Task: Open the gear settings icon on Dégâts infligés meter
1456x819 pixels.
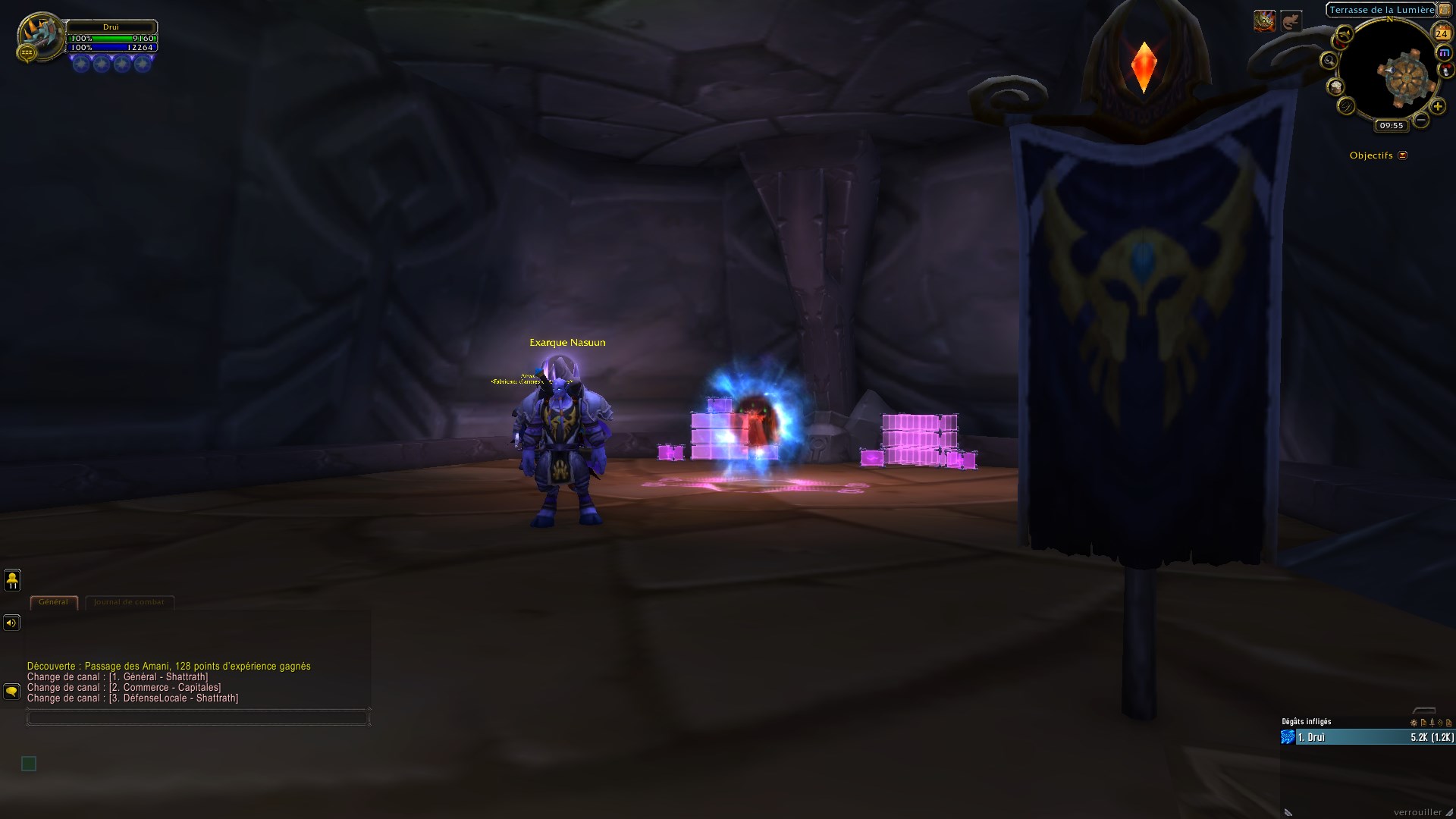Action: coord(1414,723)
